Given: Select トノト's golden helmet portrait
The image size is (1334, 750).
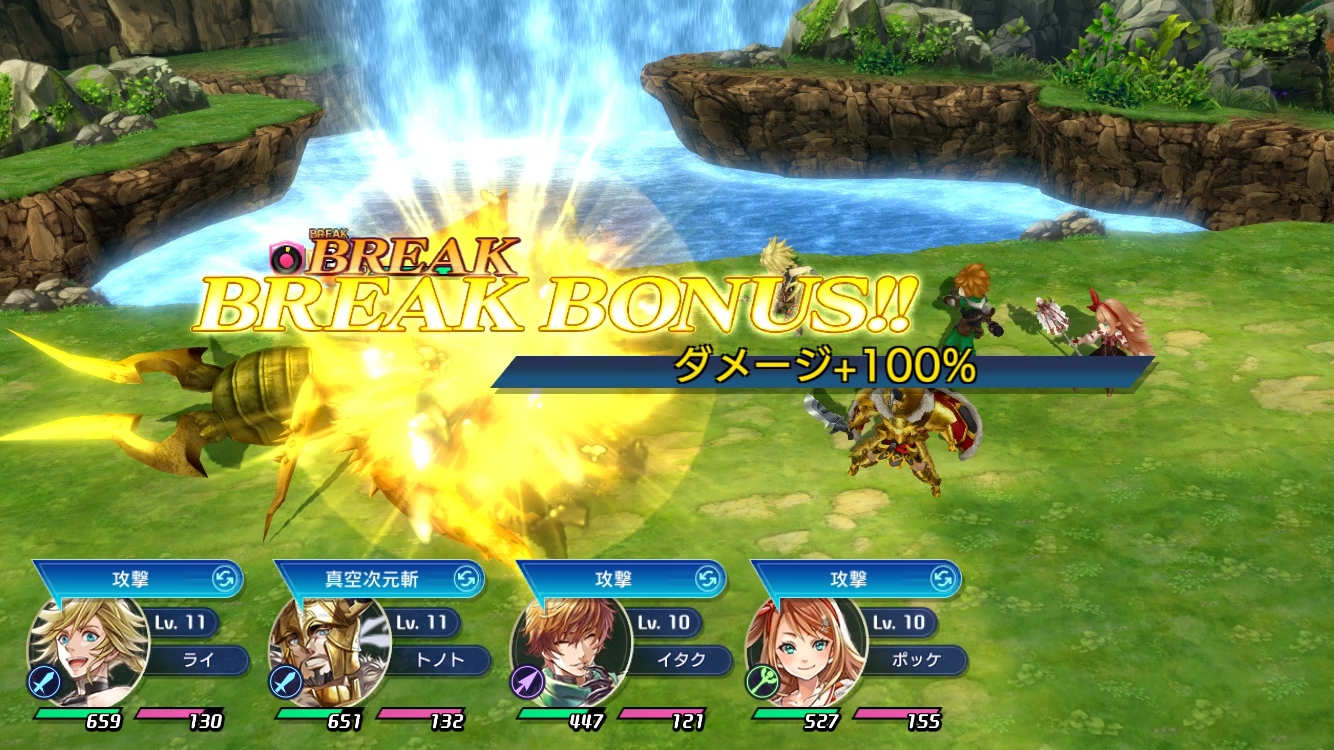Looking at the screenshot, I should coord(328,651).
